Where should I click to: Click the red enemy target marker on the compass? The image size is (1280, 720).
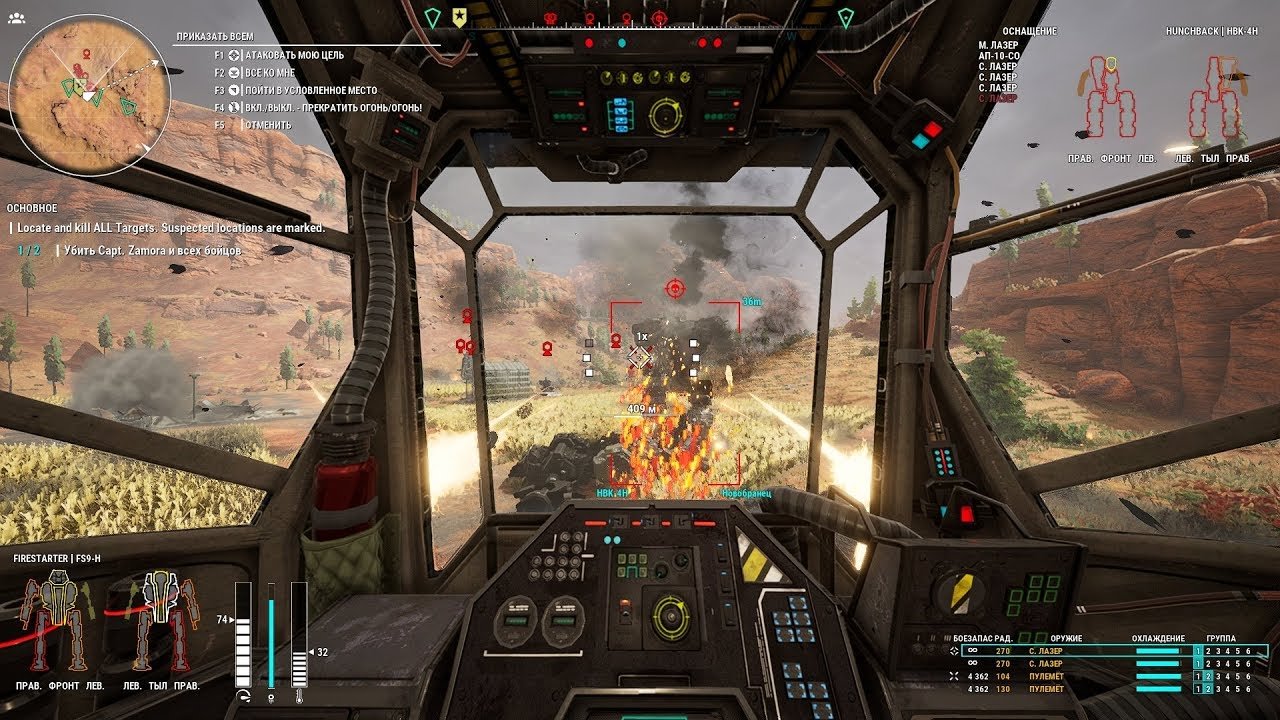pyautogui.click(x=659, y=17)
